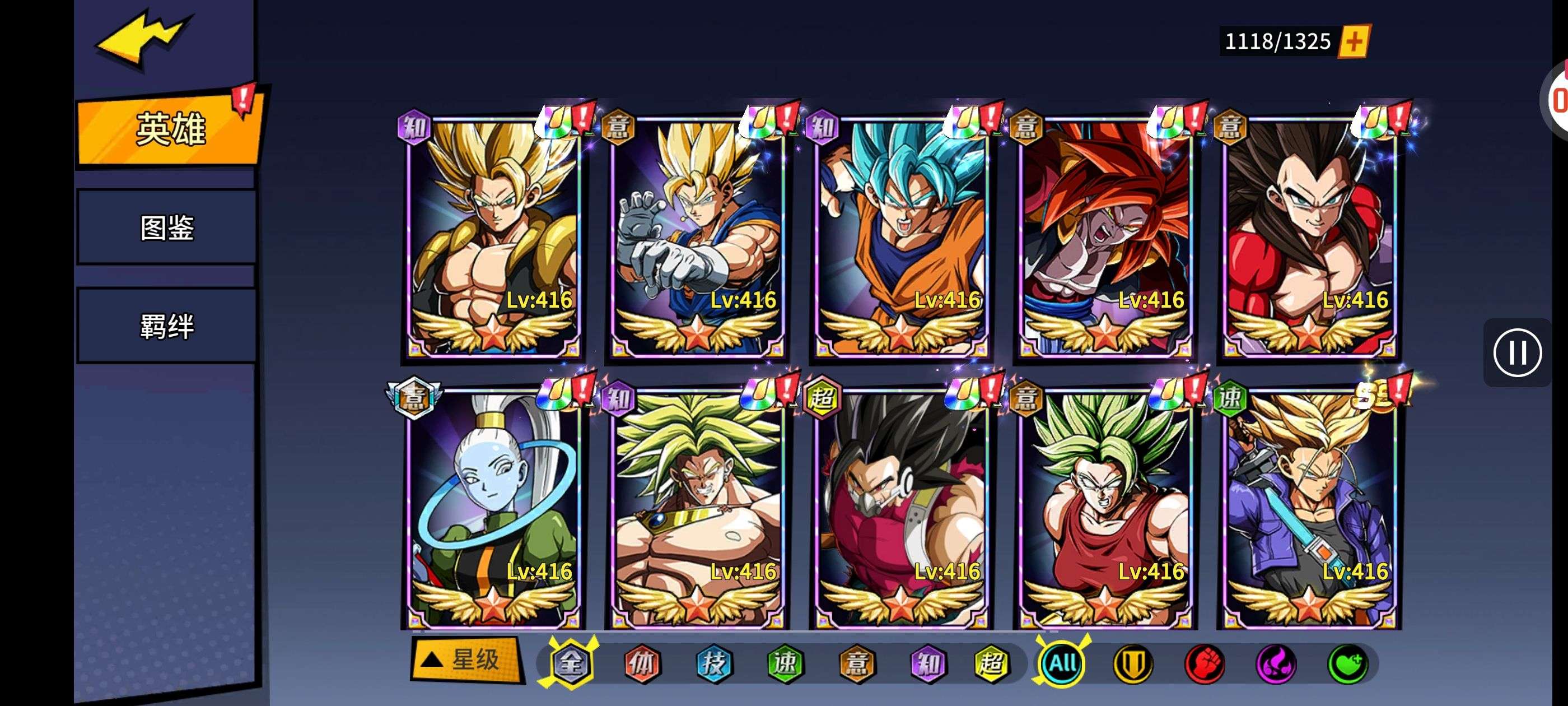Expand hero capacity with the plus button
The image size is (1568, 706).
pyautogui.click(x=1353, y=41)
